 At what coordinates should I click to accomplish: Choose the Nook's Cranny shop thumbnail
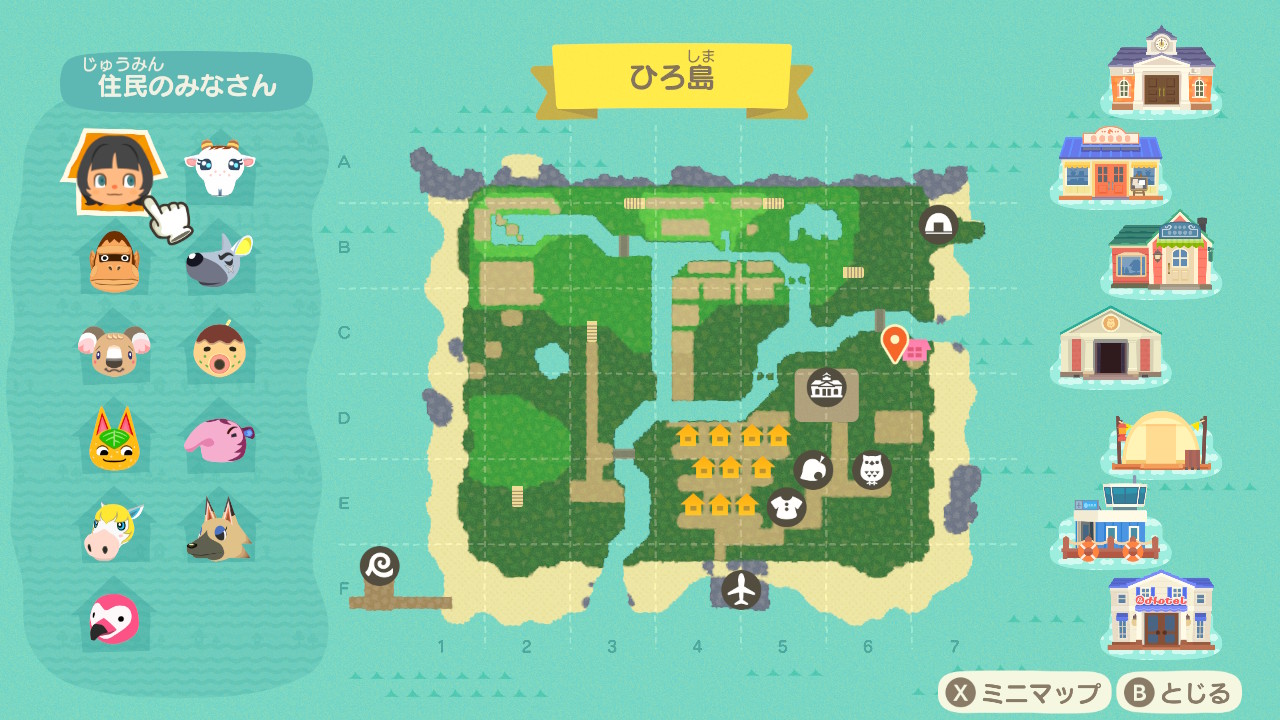coord(1110,166)
